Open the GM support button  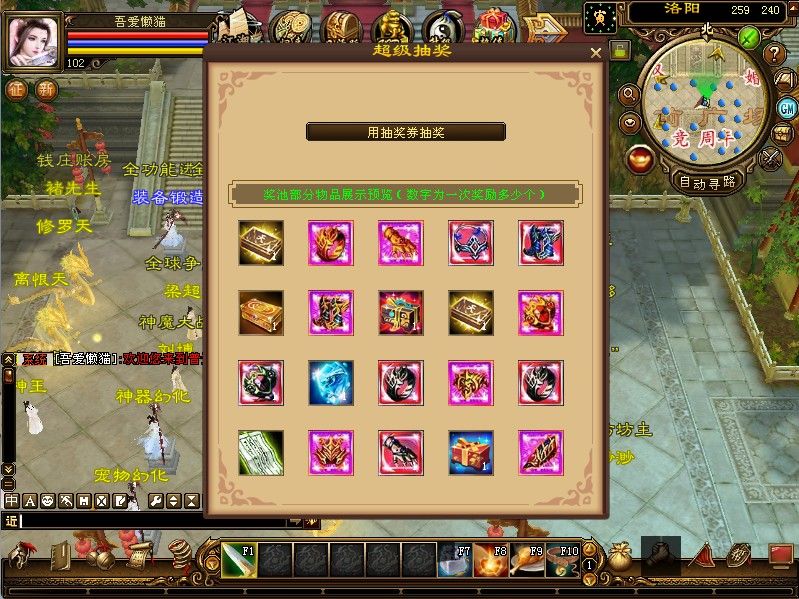(x=787, y=108)
